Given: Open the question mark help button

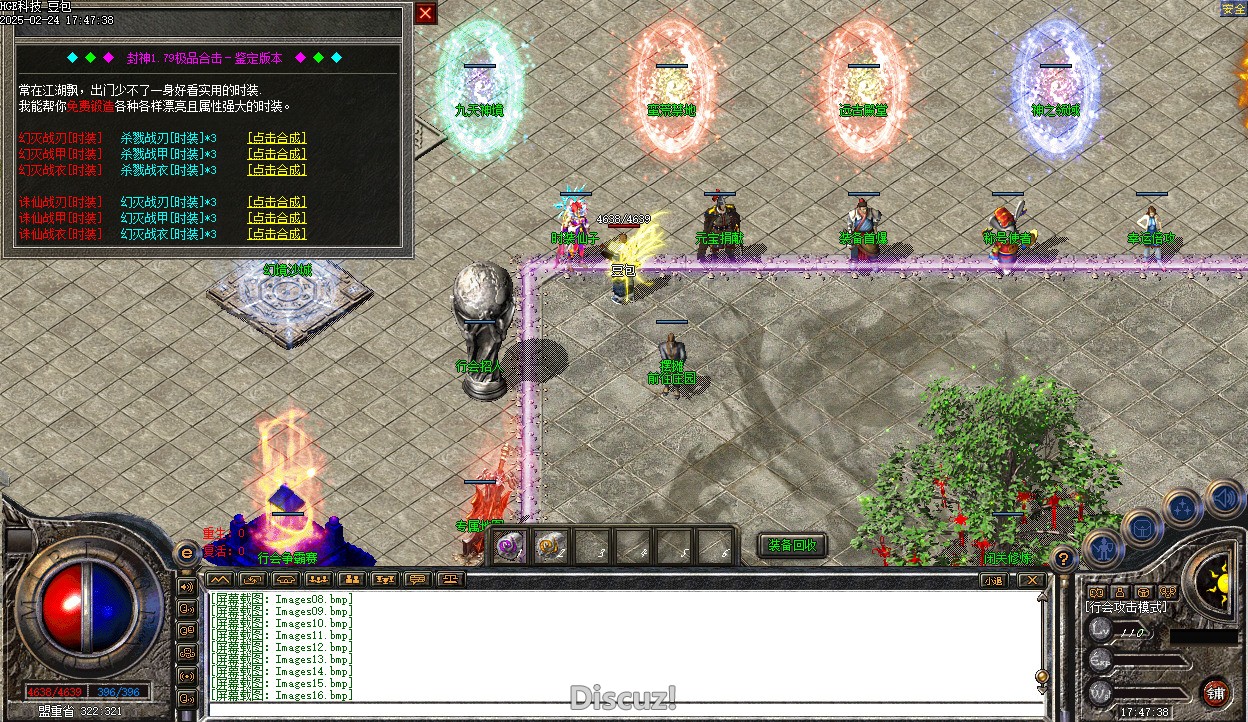Looking at the screenshot, I should (x=1065, y=559).
